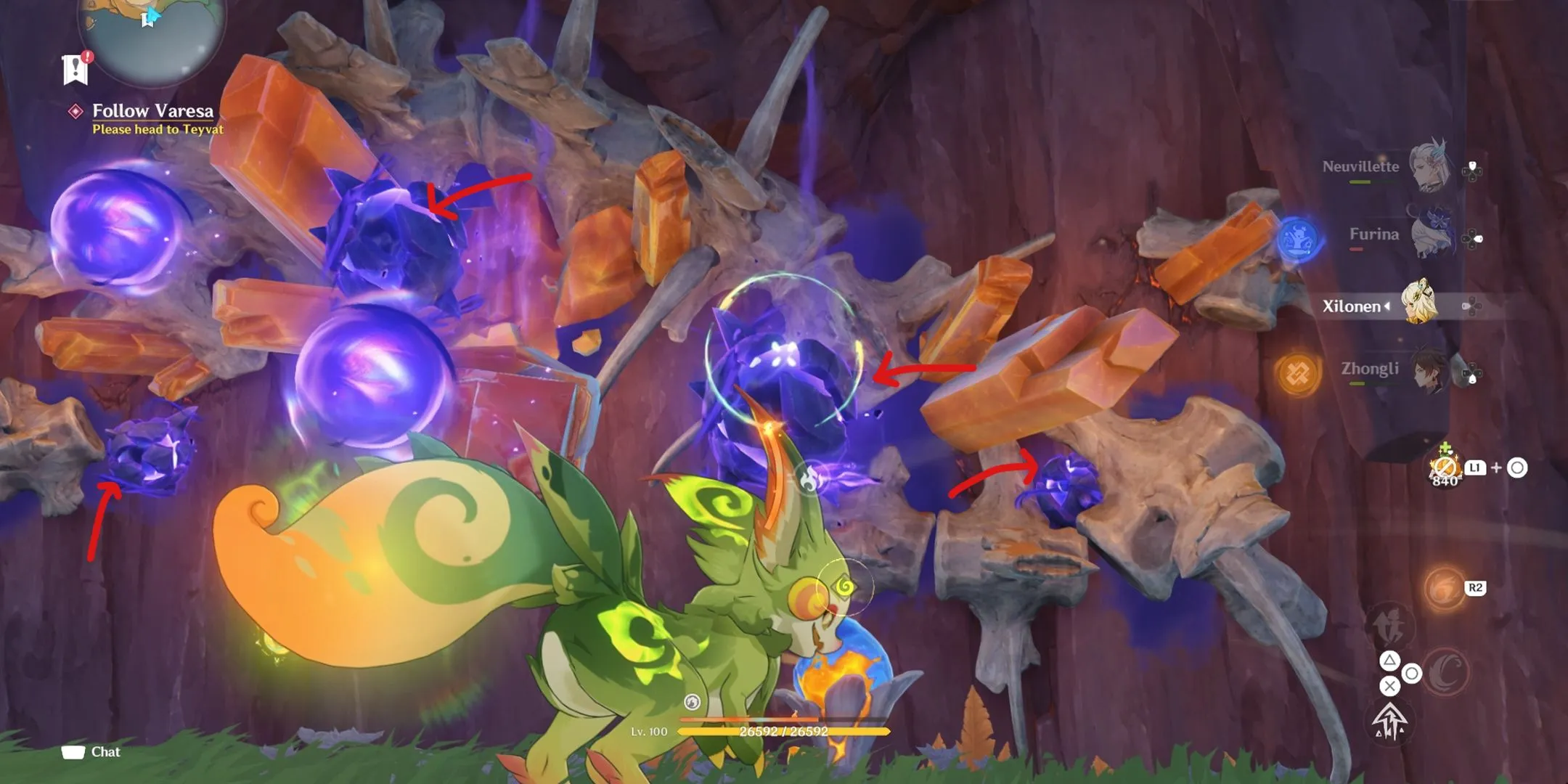1568x784 pixels.
Task: Open the quest log bookmark icon
Action: pos(75,70)
